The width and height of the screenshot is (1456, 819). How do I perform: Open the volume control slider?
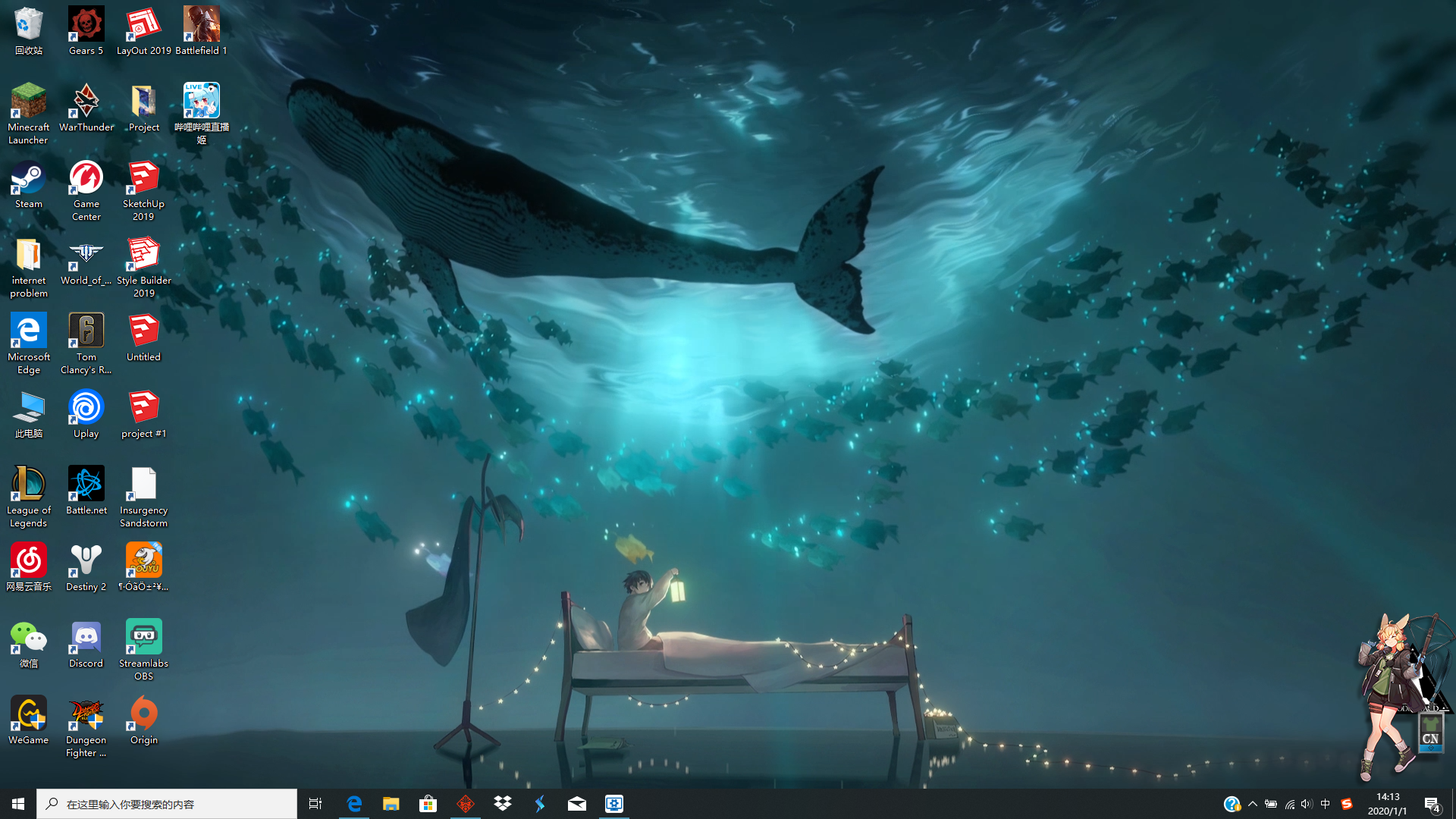pyautogui.click(x=1306, y=804)
